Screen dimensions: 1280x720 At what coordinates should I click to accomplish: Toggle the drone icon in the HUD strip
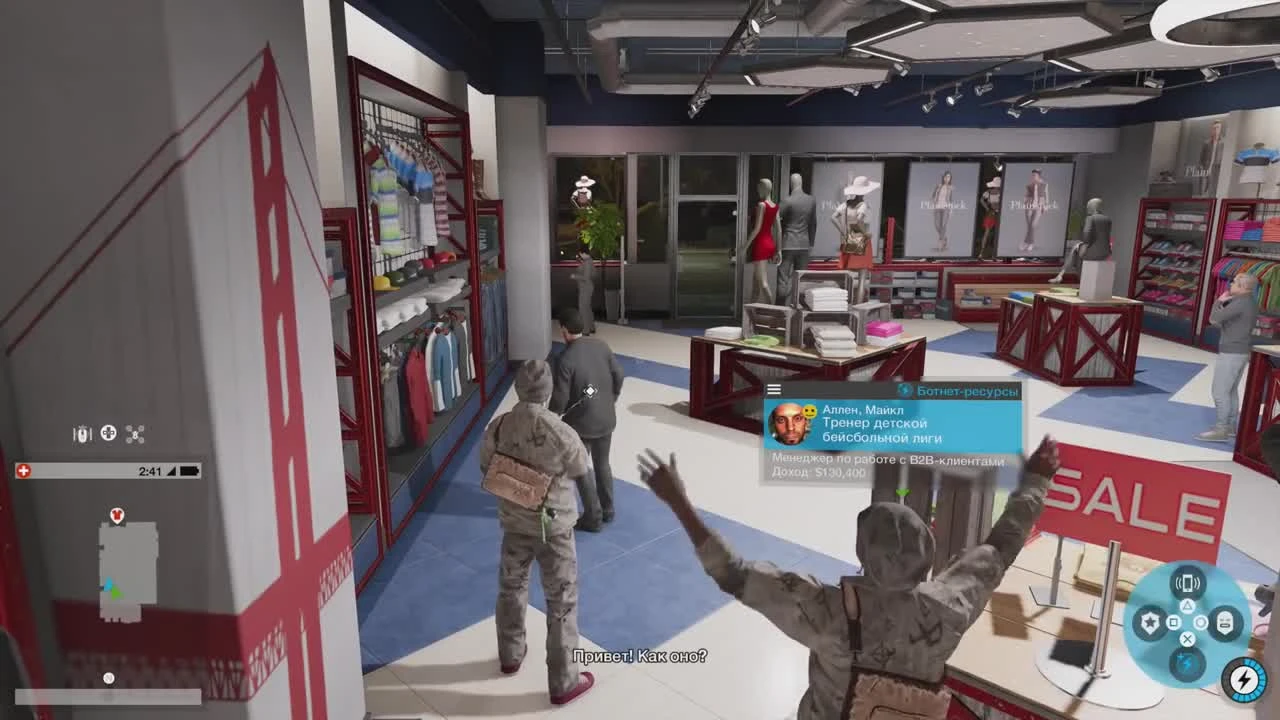(135, 432)
